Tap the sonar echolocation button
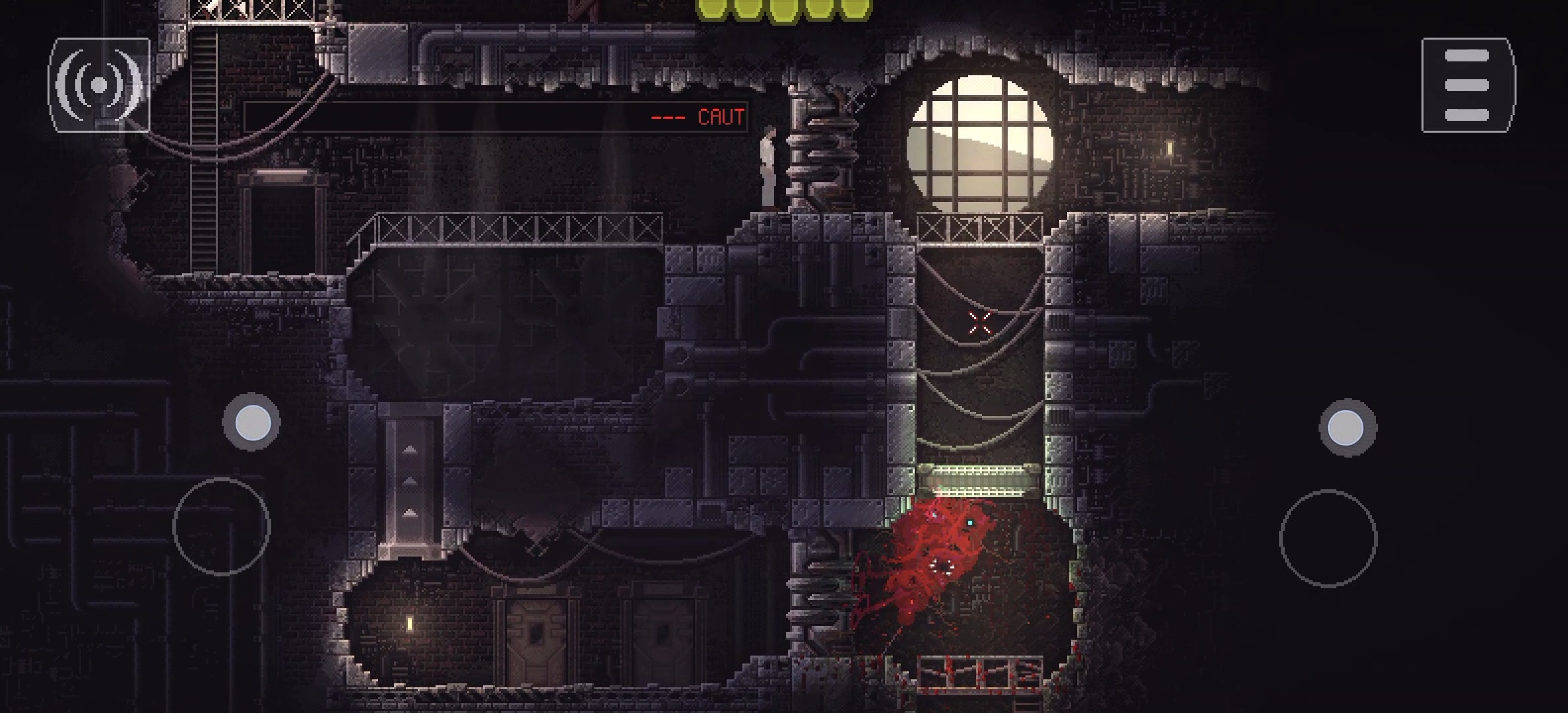Image resolution: width=1568 pixels, height=713 pixels. (x=99, y=85)
